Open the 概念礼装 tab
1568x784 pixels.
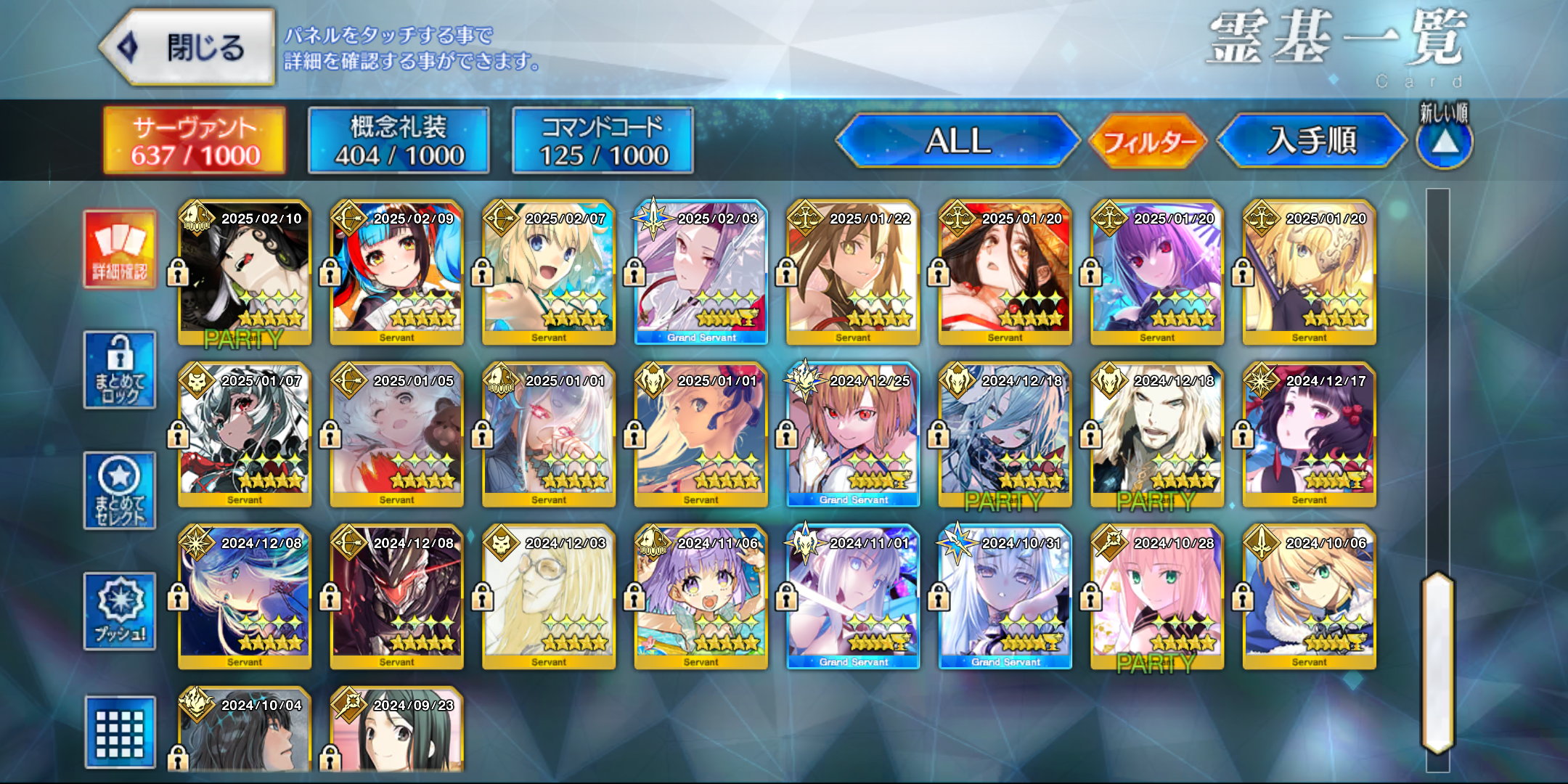399,141
